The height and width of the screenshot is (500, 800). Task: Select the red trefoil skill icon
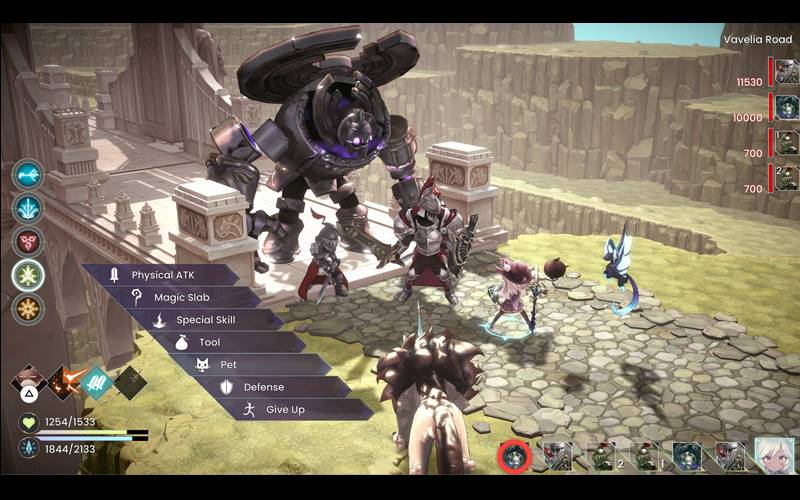pyautogui.click(x=28, y=241)
